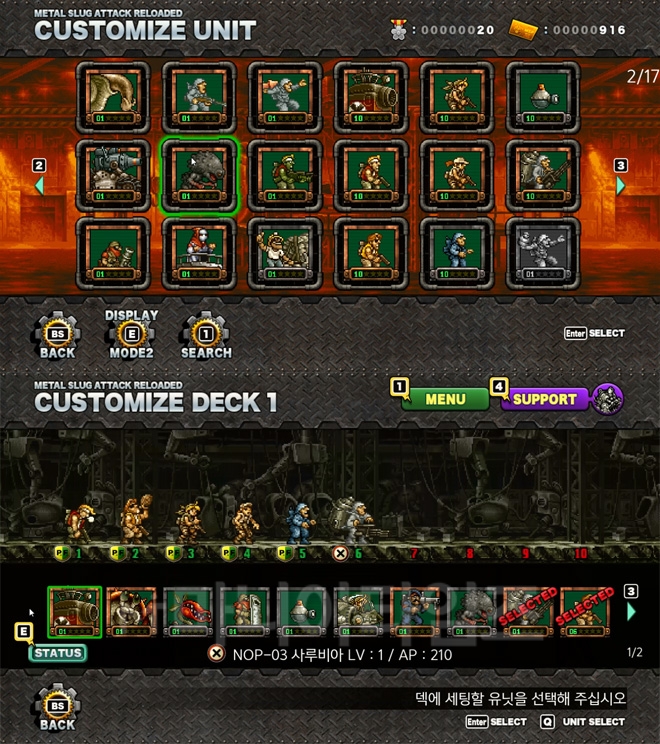The height and width of the screenshot is (744, 660).
Task: Select the blue-uniform soldier unit tile
Action: tap(457, 252)
